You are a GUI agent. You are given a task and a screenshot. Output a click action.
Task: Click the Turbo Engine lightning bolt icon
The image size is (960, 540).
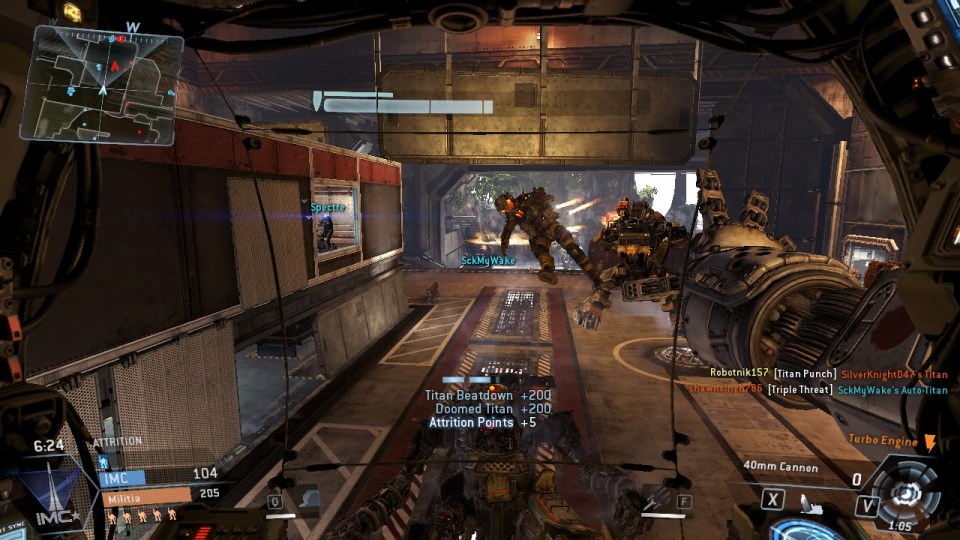[x=929, y=442]
